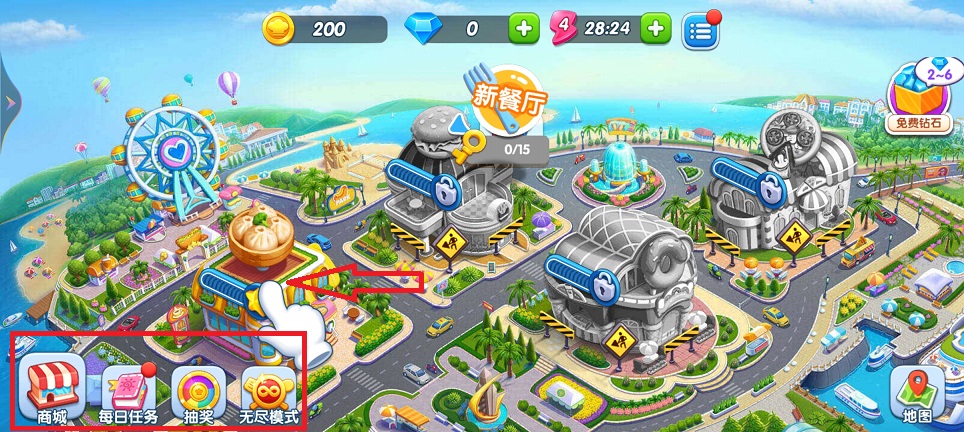Add more energy with the plus button
Image resolution: width=964 pixels, height=432 pixels.
(655, 28)
